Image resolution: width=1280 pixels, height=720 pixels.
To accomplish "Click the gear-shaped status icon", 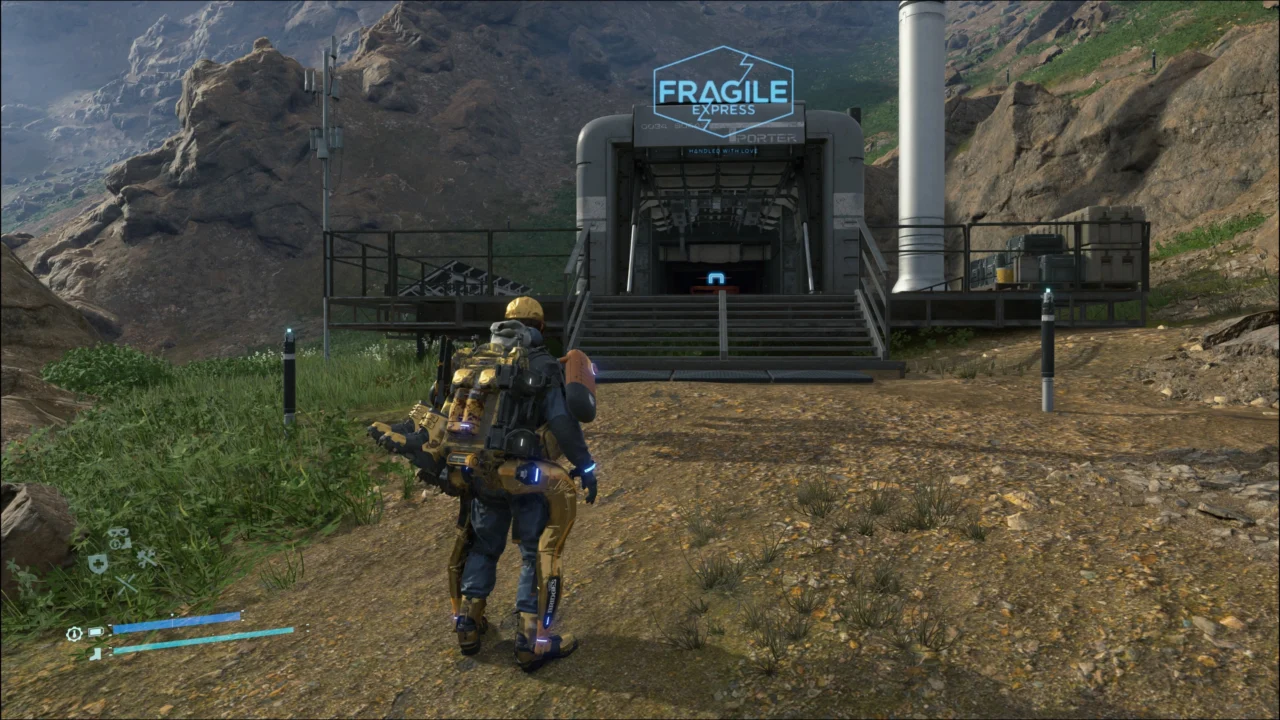I will 74,633.
